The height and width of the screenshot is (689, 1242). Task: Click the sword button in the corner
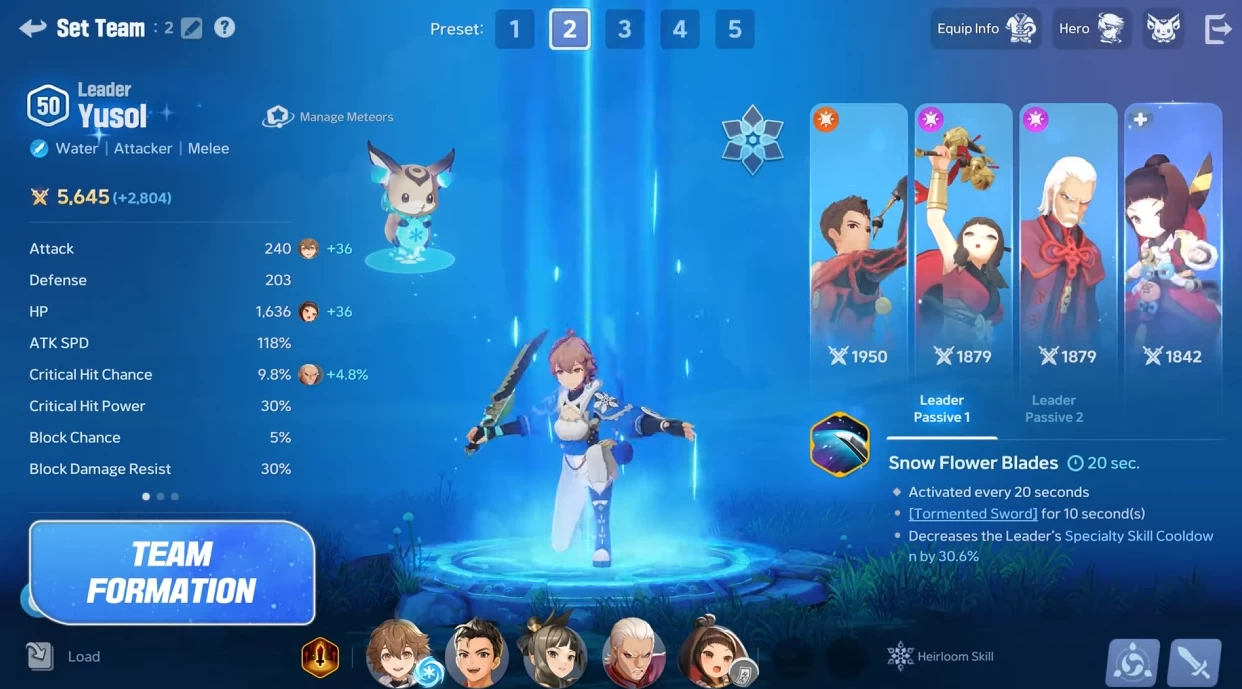click(x=1194, y=662)
